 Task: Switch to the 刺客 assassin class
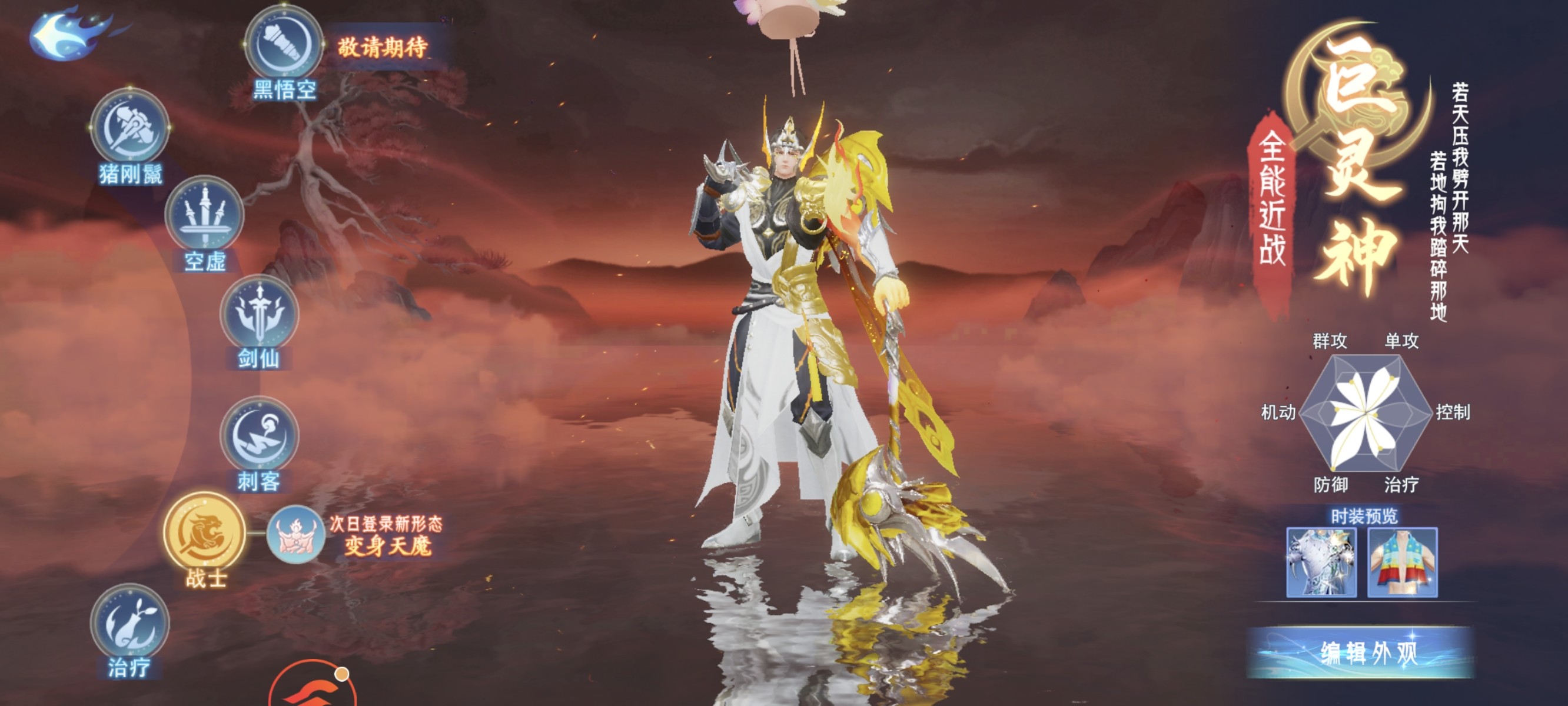click(x=260, y=436)
